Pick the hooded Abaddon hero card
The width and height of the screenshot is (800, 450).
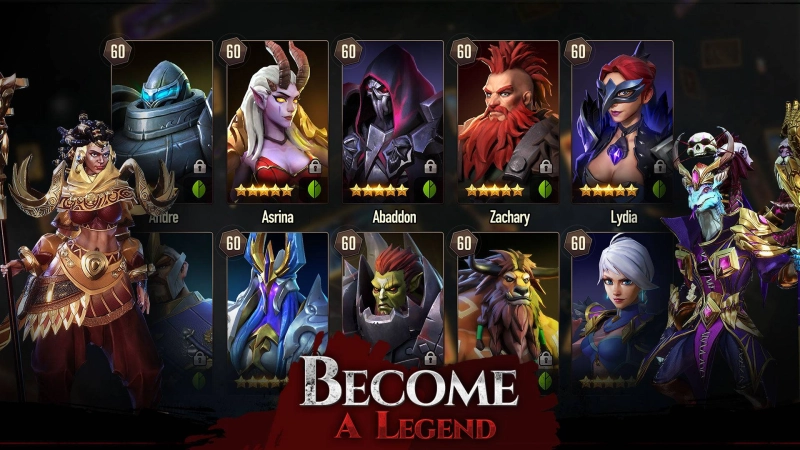[392, 118]
